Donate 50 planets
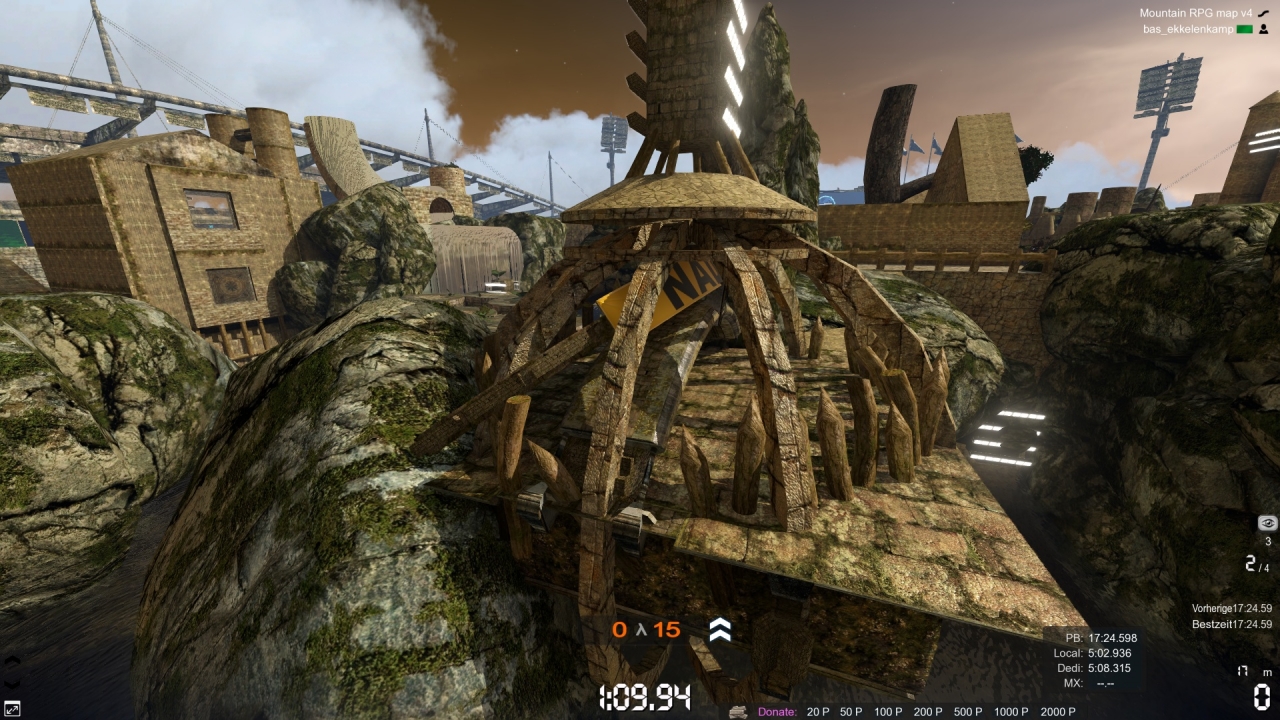 (x=850, y=712)
